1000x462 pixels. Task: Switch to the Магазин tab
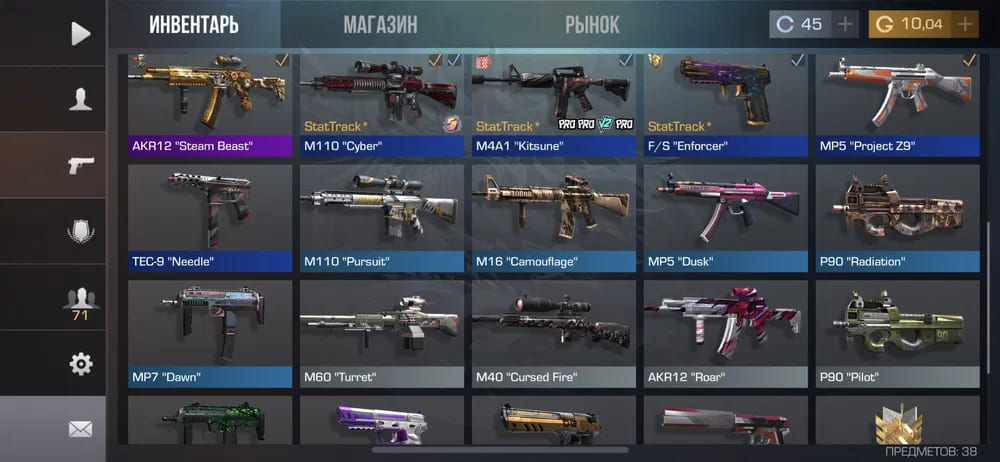pos(380,25)
